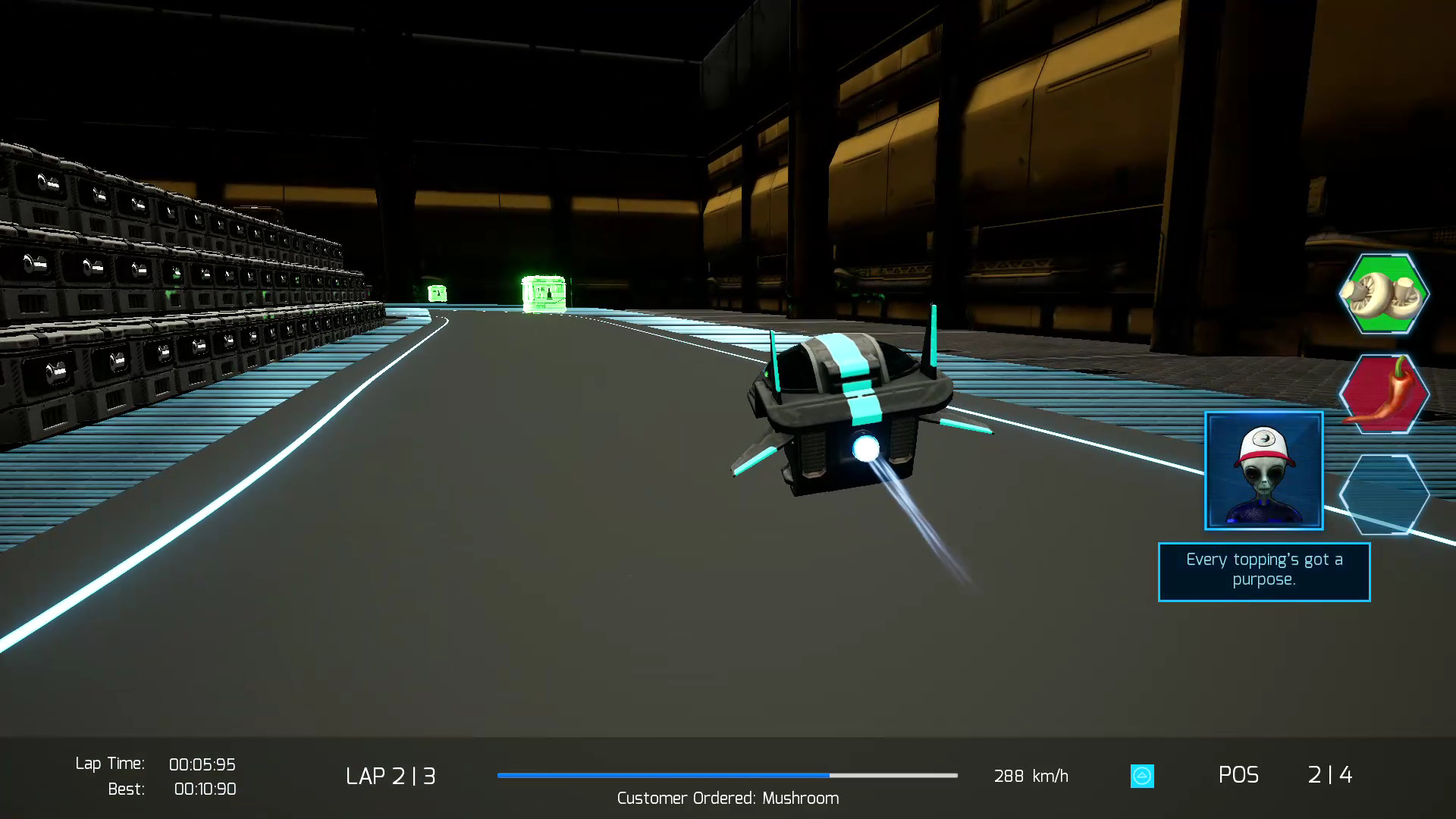Select the LAP 2|3 indicator
This screenshot has height=819, width=1456.
point(391,775)
